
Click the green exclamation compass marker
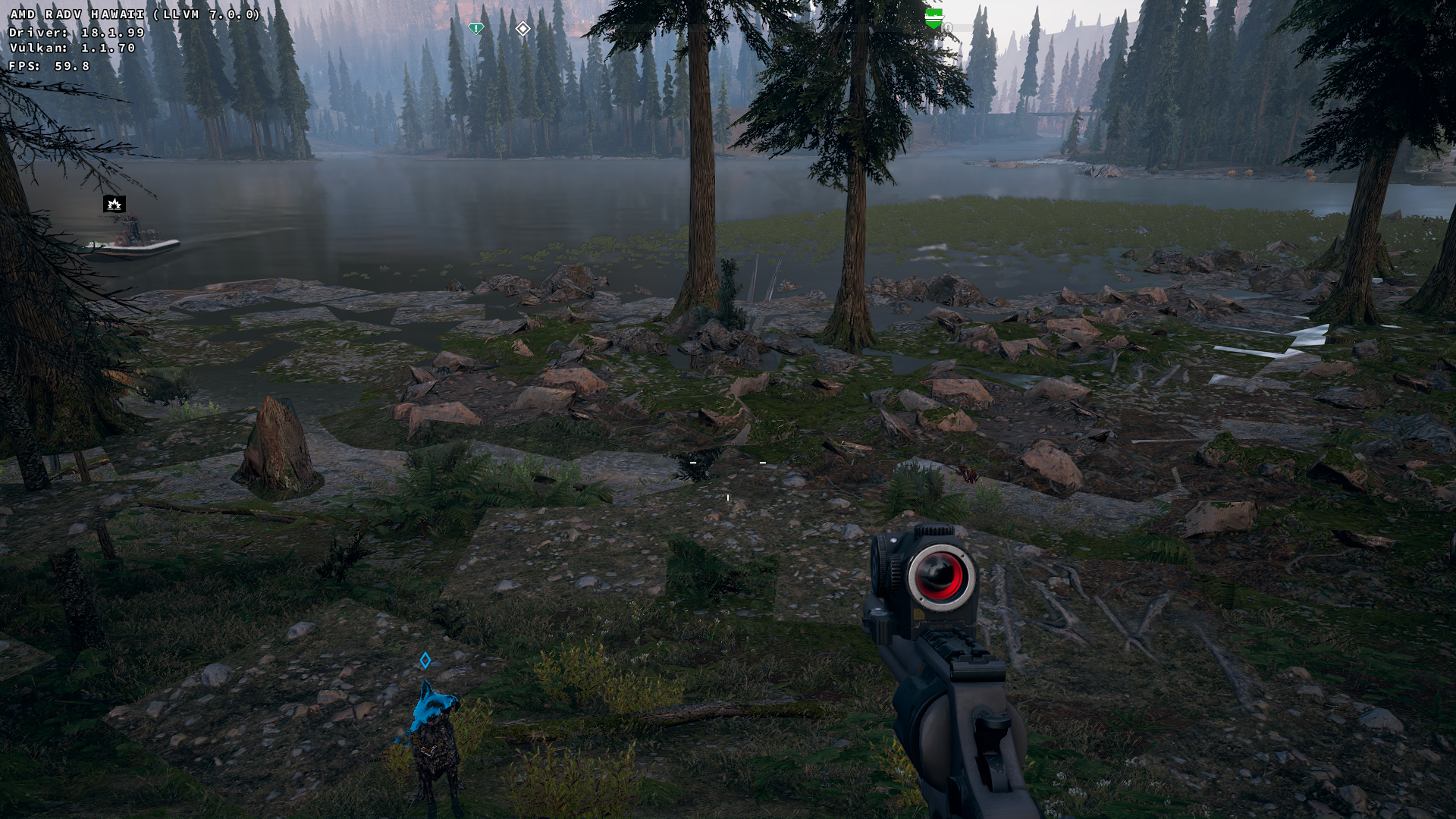coord(475,29)
